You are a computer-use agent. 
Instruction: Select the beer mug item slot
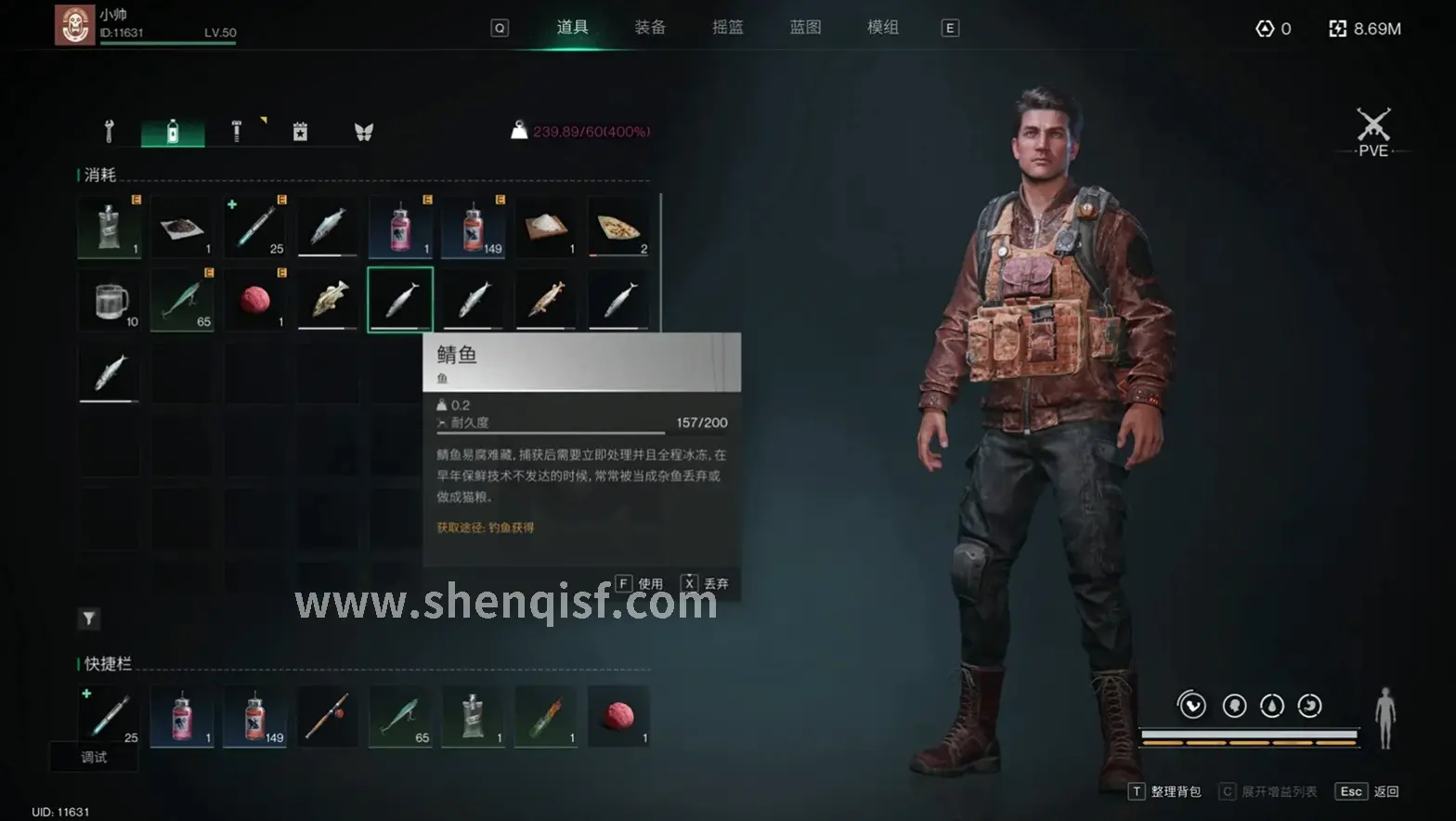110,300
